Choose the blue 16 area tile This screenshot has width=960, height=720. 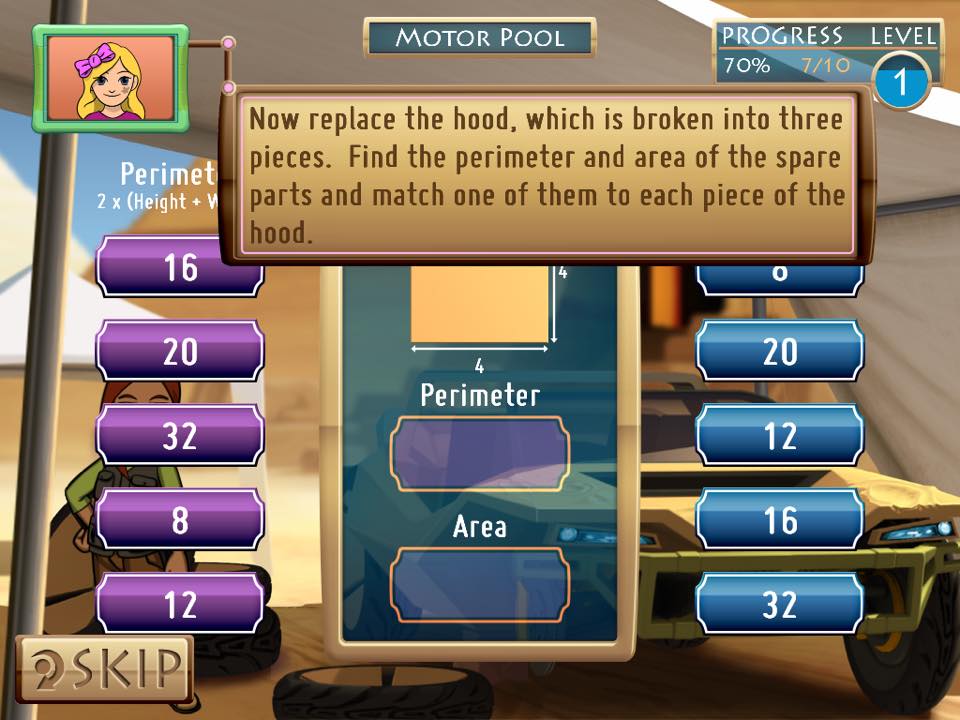(779, 520)
